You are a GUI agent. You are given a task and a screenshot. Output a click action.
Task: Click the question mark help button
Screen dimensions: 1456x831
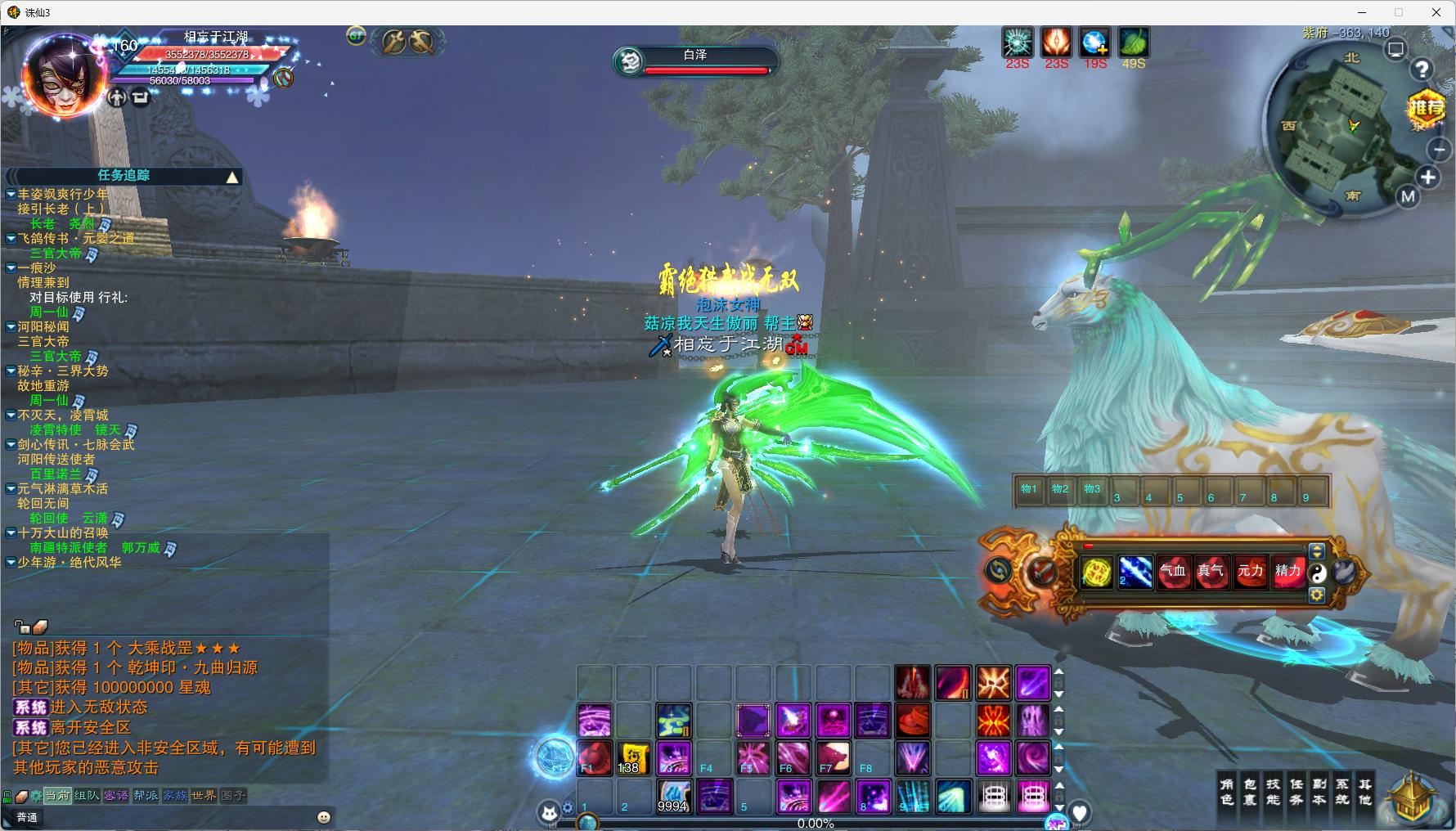(1422, 70)
